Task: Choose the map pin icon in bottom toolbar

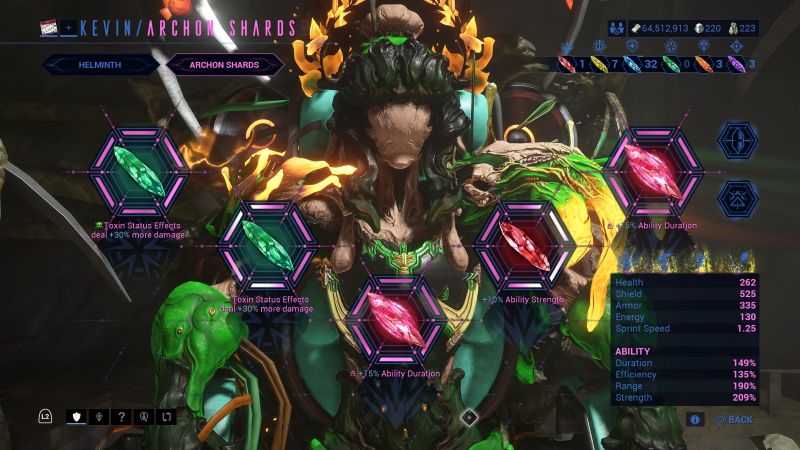Action: [99, 416]
